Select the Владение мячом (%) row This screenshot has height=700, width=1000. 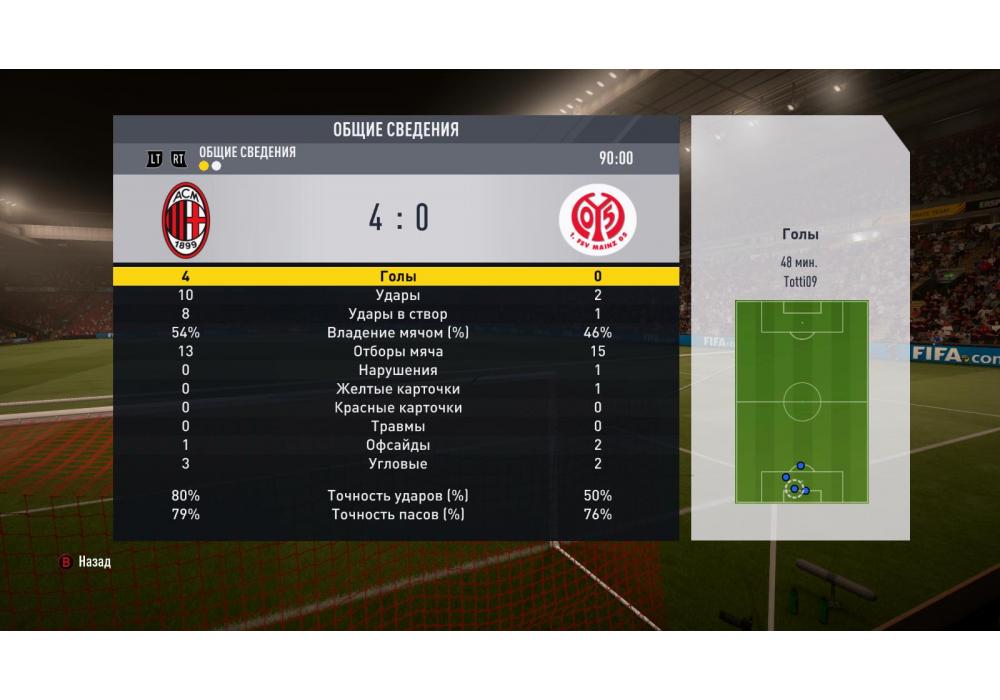coord(397,333)
